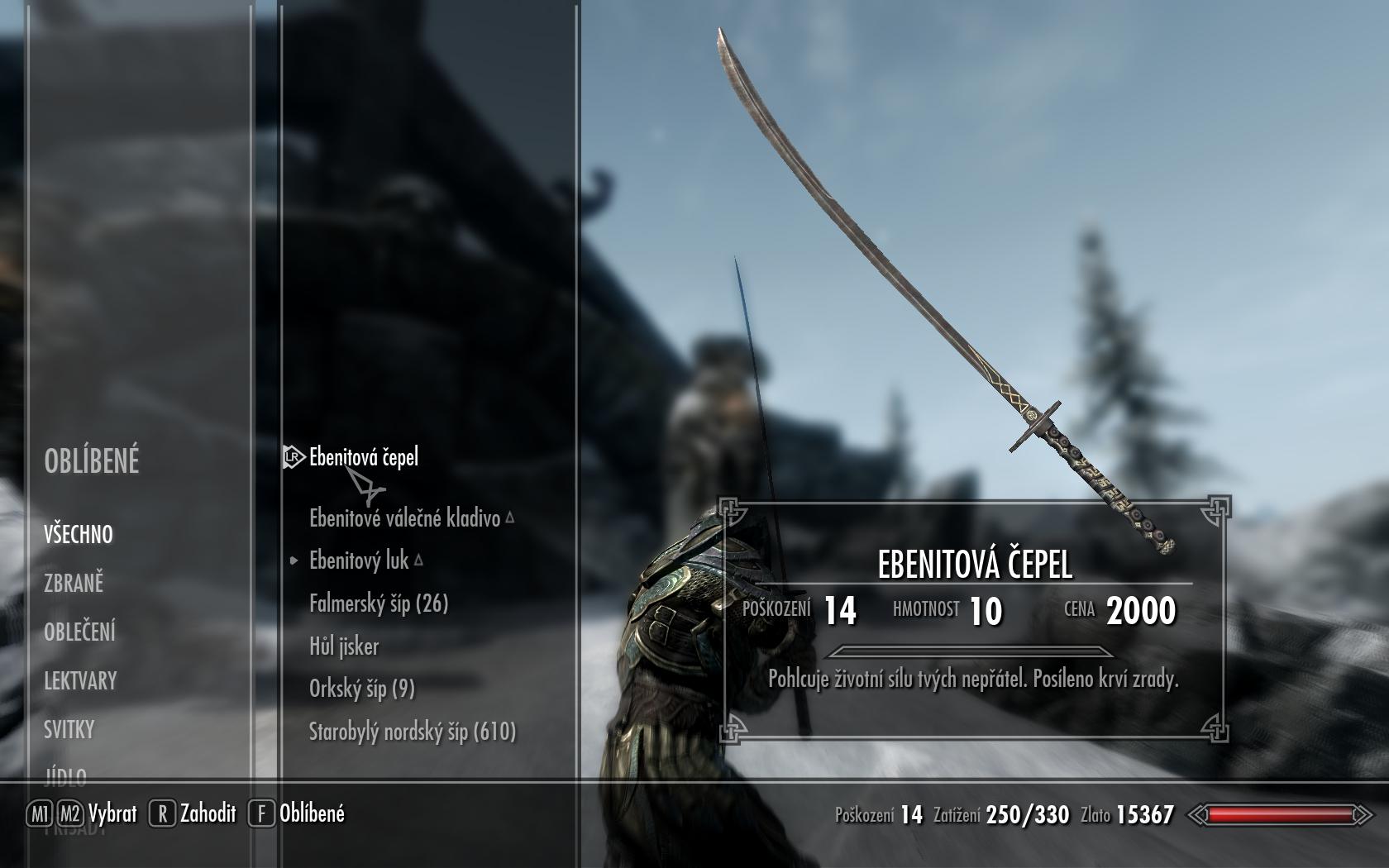Image resolution: width=1389 pixels, height=868 pixels.
Task: Select Ebenitové válečné kladivo in the list
Action: point(404,518)
